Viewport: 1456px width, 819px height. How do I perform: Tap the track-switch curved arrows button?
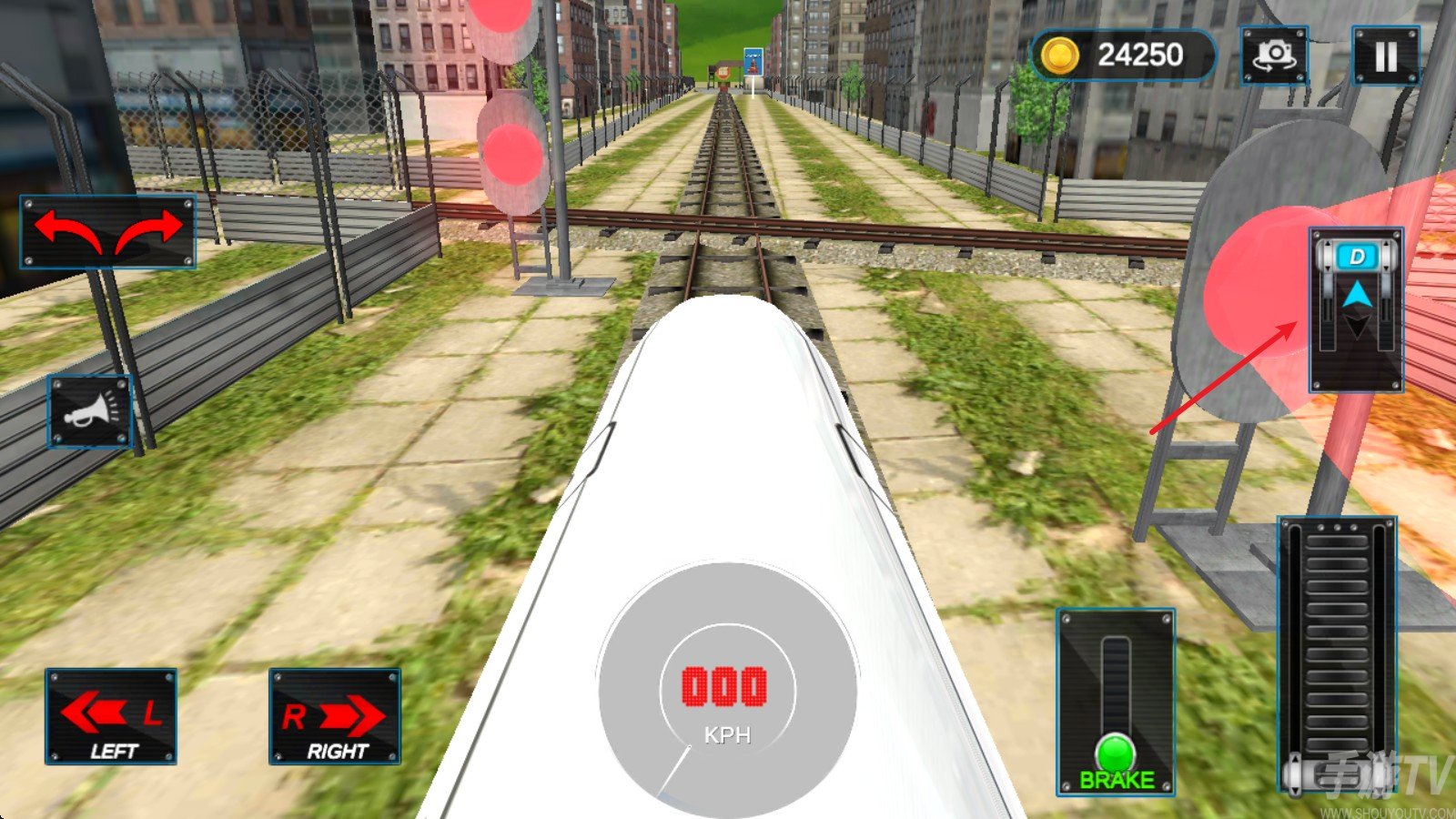pos(108,232)
